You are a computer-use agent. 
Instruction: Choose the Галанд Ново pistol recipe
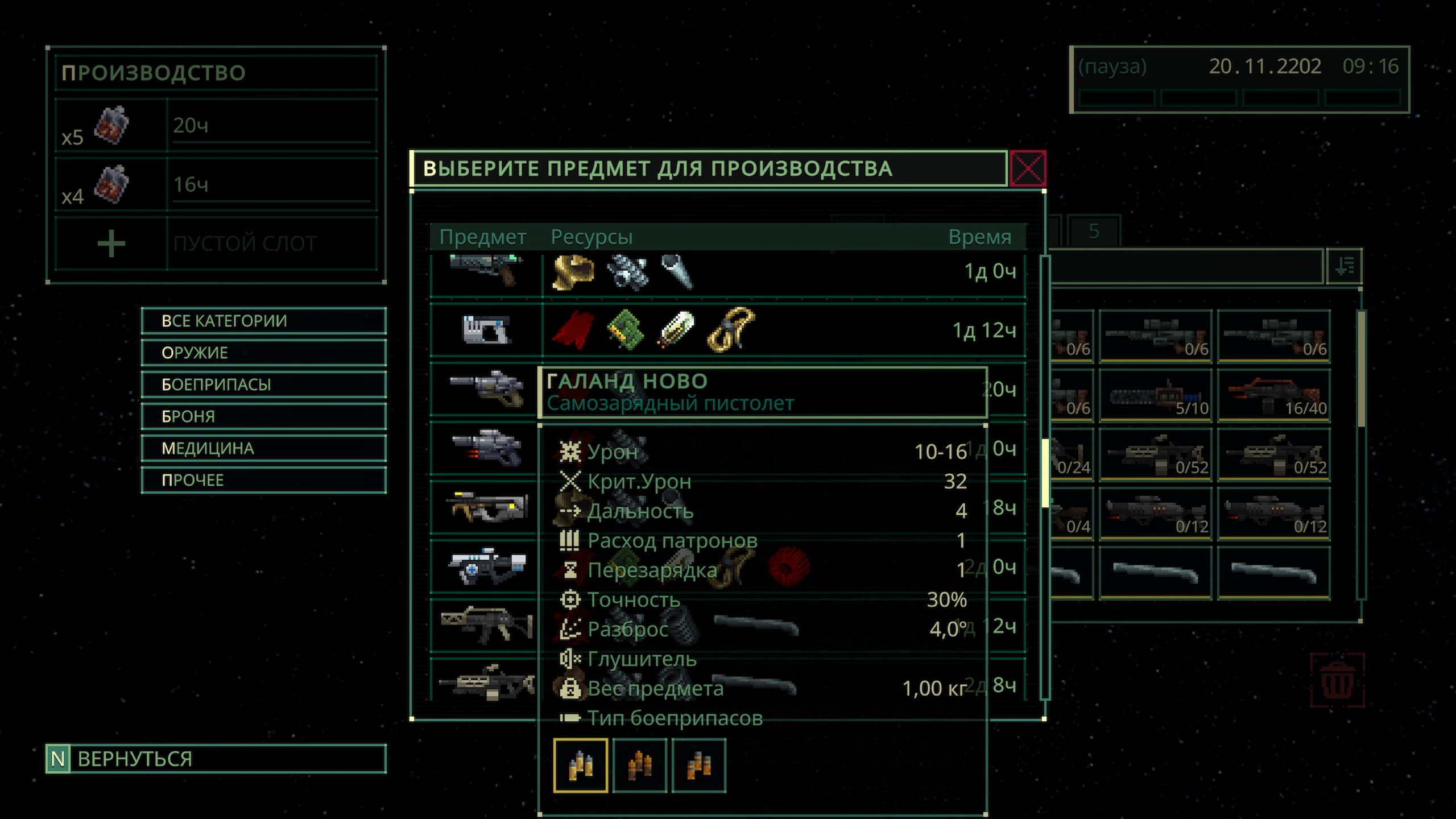point(486,389)
